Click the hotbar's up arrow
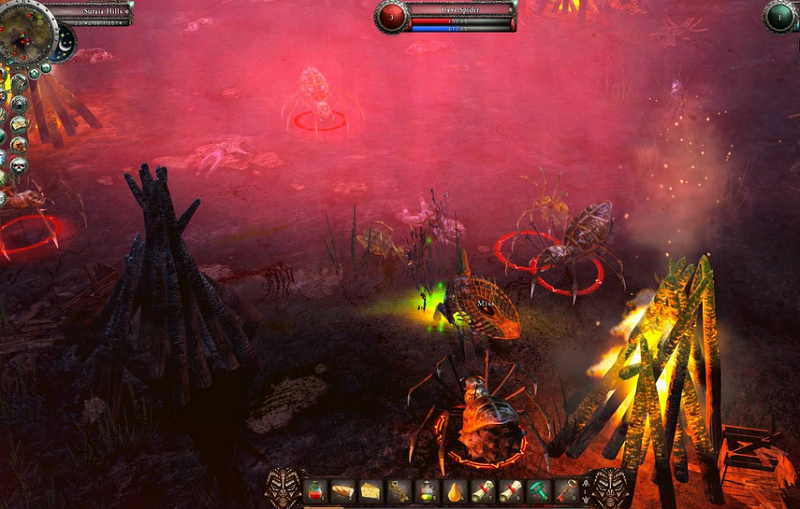800x509 pixels. [x=587, y=485]
